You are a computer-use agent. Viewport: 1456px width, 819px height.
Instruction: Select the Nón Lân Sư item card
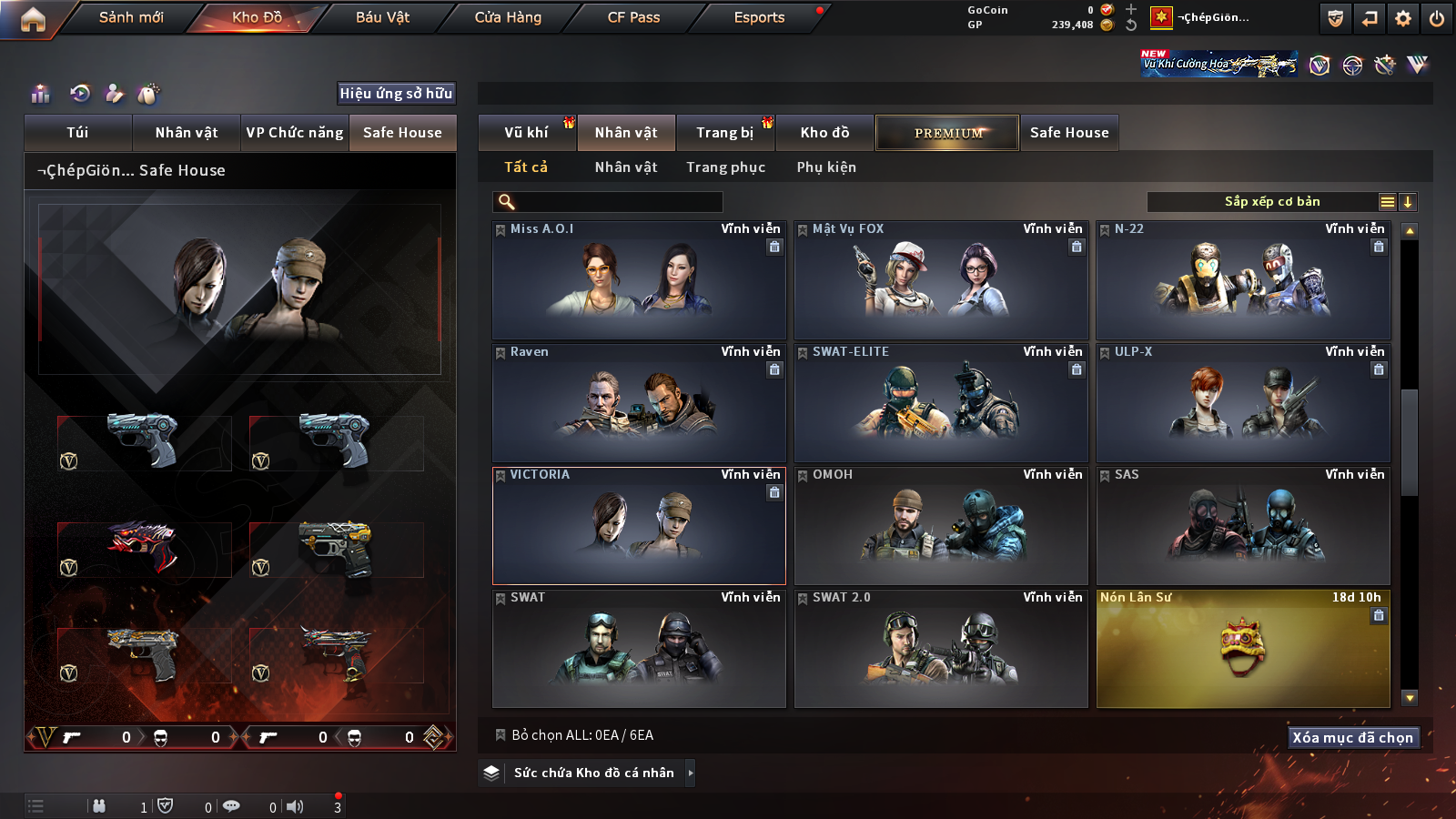(x=1243, y=649)
